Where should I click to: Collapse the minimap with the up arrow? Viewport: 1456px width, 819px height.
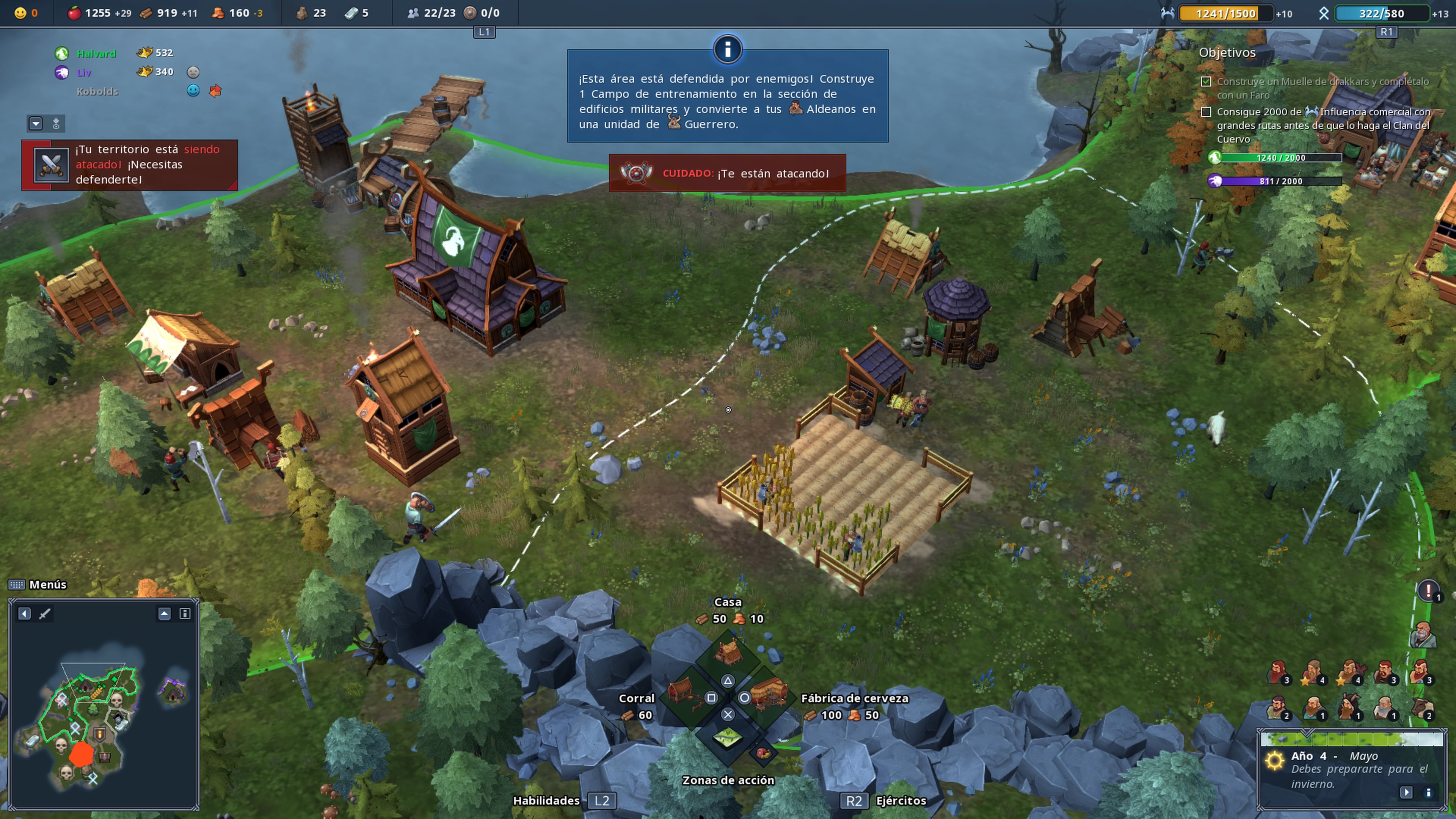164,614
